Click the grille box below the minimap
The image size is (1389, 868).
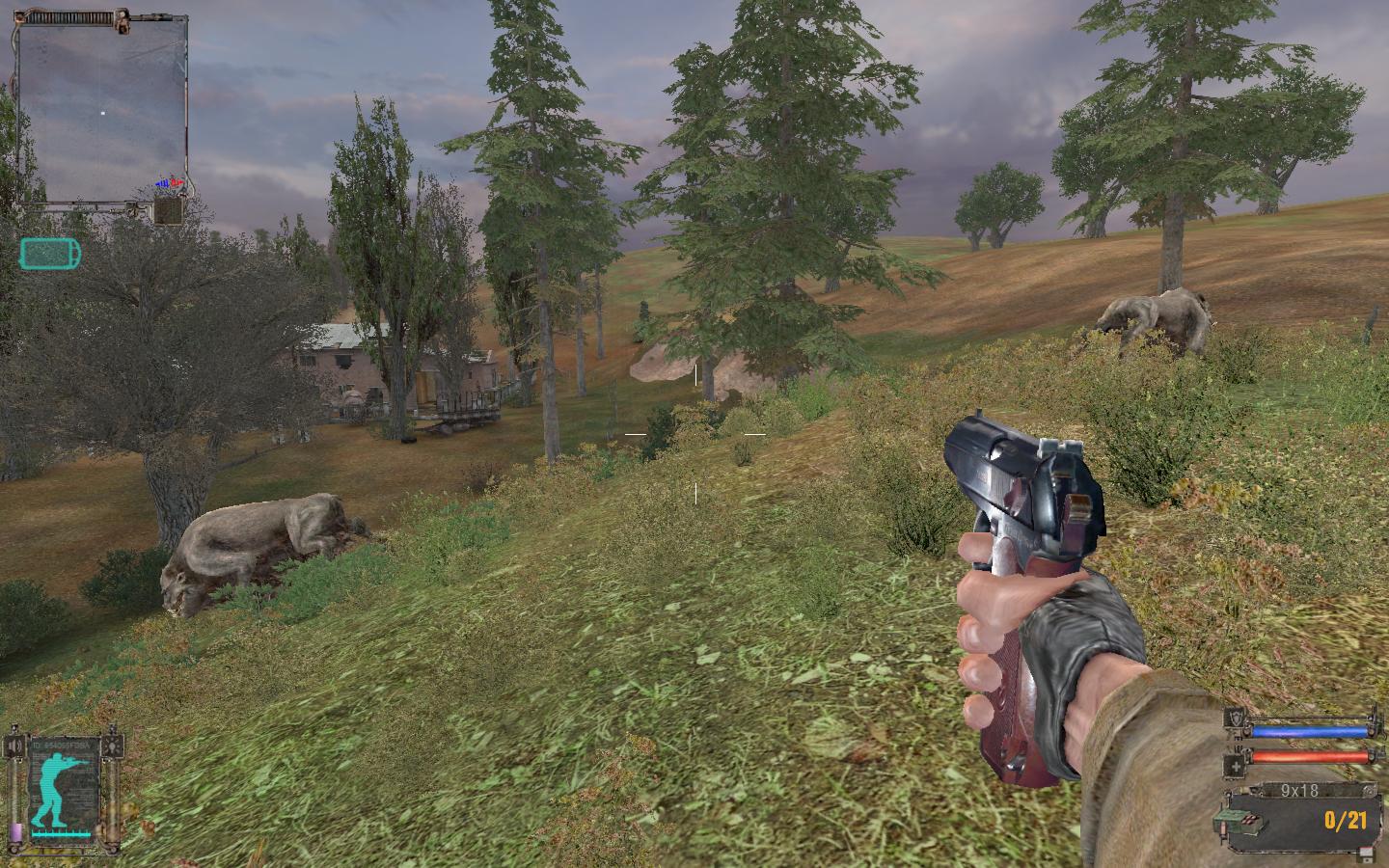(169, 210)
